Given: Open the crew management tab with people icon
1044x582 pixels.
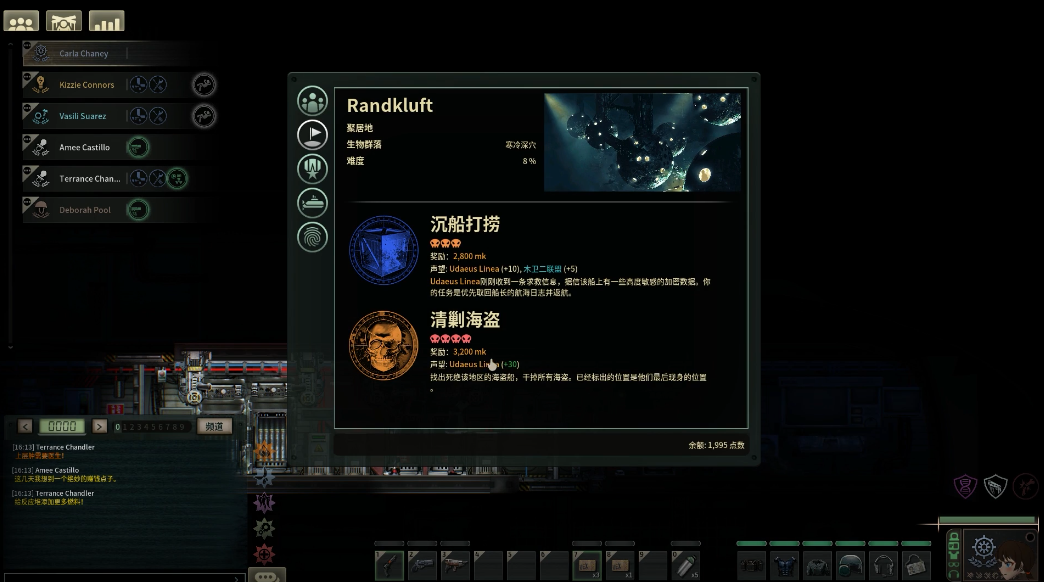Looking at the screenshot, I should tap(313, 101).
